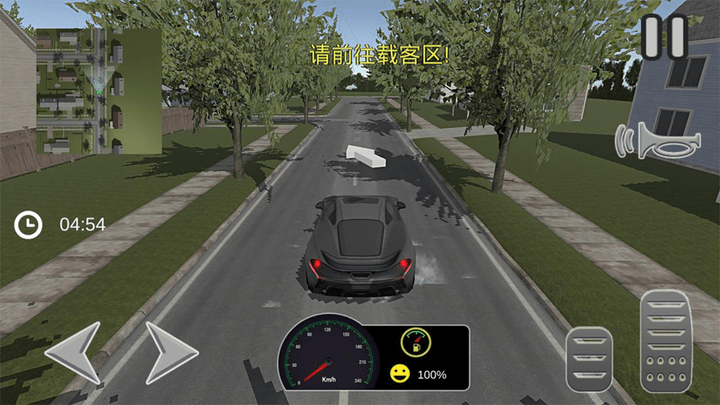720x405 pixels.
Task: Tap the brake pedal
Action: point(589,359)
